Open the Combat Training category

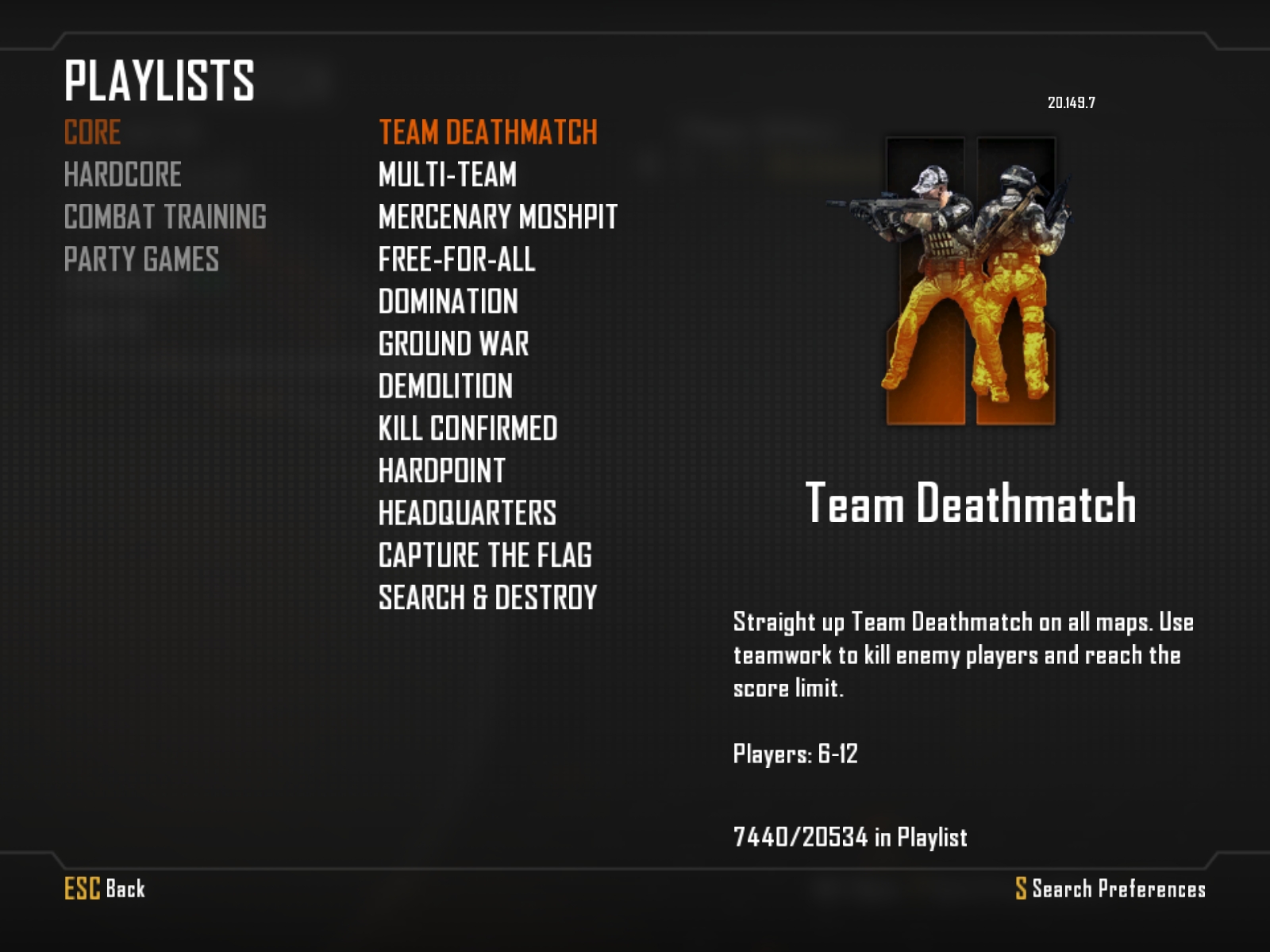pyautogui.click(x=165, y=217)
